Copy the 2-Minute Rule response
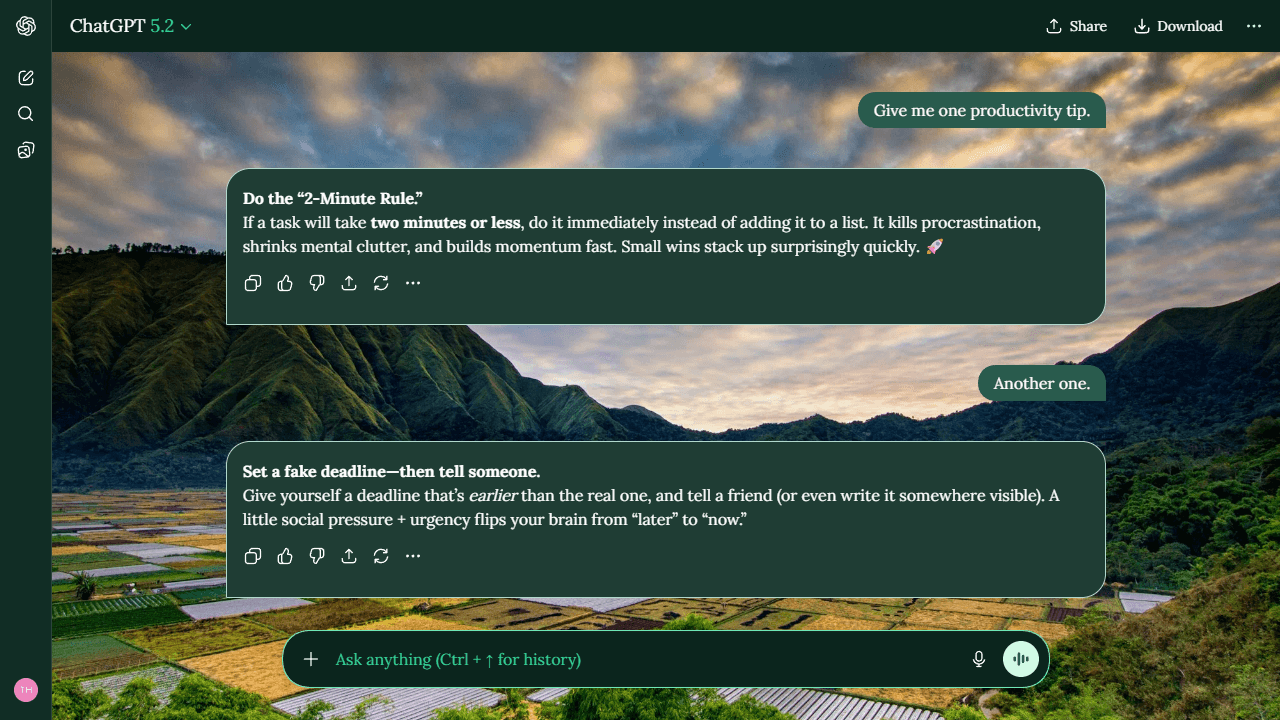1280x720 pixels. tap(253, 283)
